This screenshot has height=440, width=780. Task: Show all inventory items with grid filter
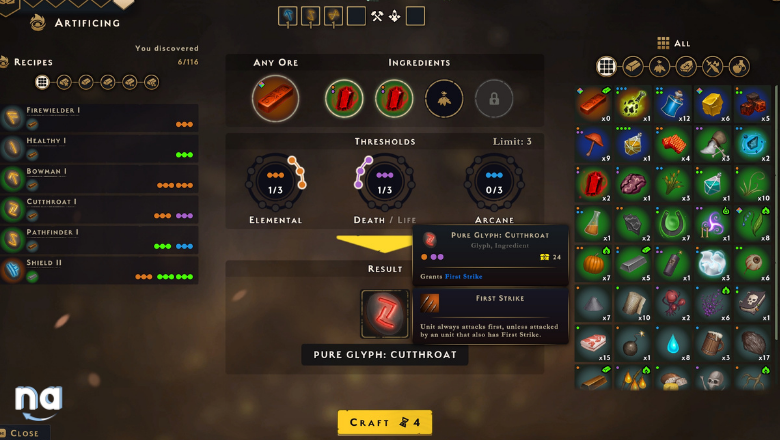605,66
